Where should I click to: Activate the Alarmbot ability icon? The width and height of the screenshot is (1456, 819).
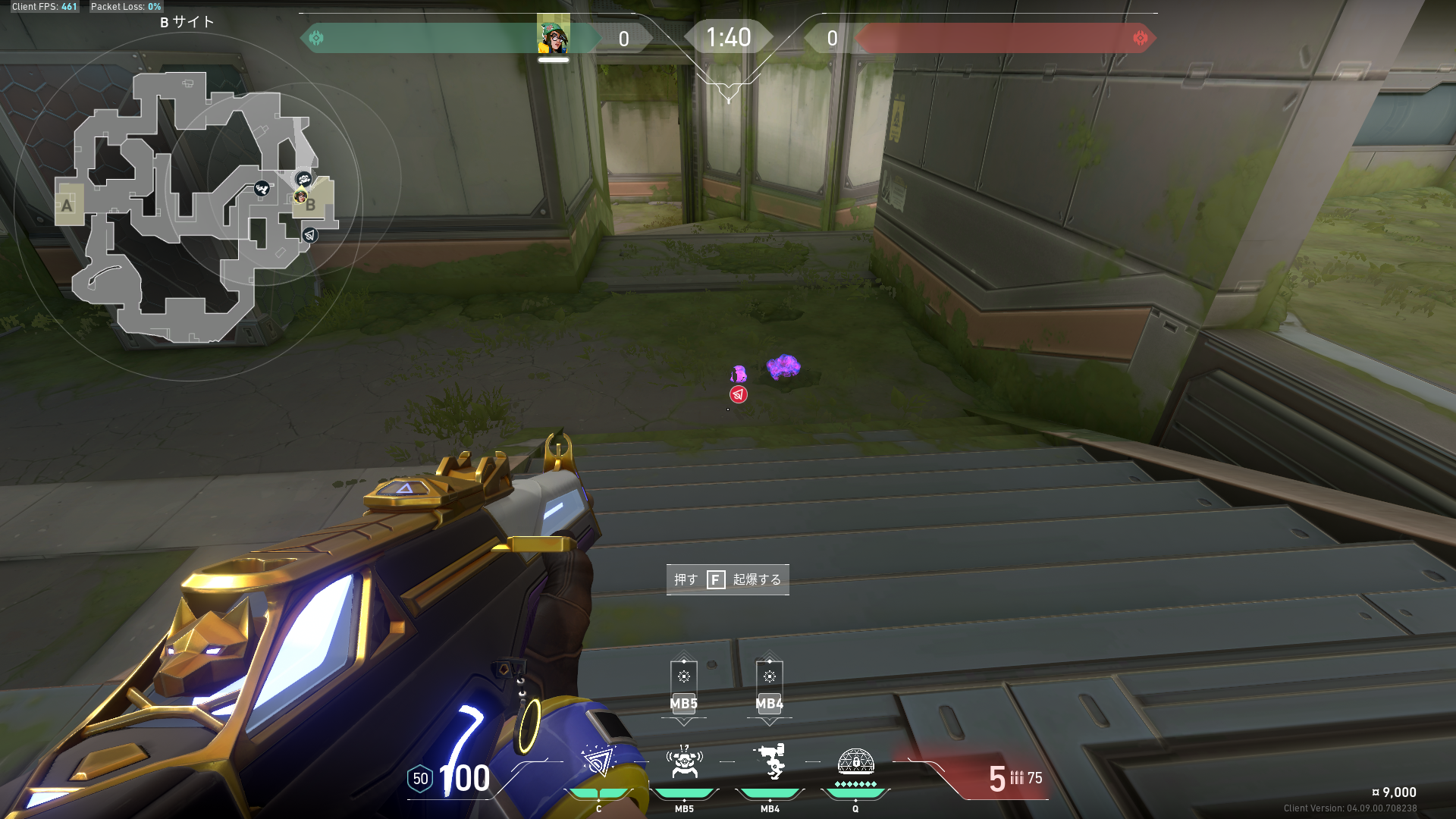684,761
